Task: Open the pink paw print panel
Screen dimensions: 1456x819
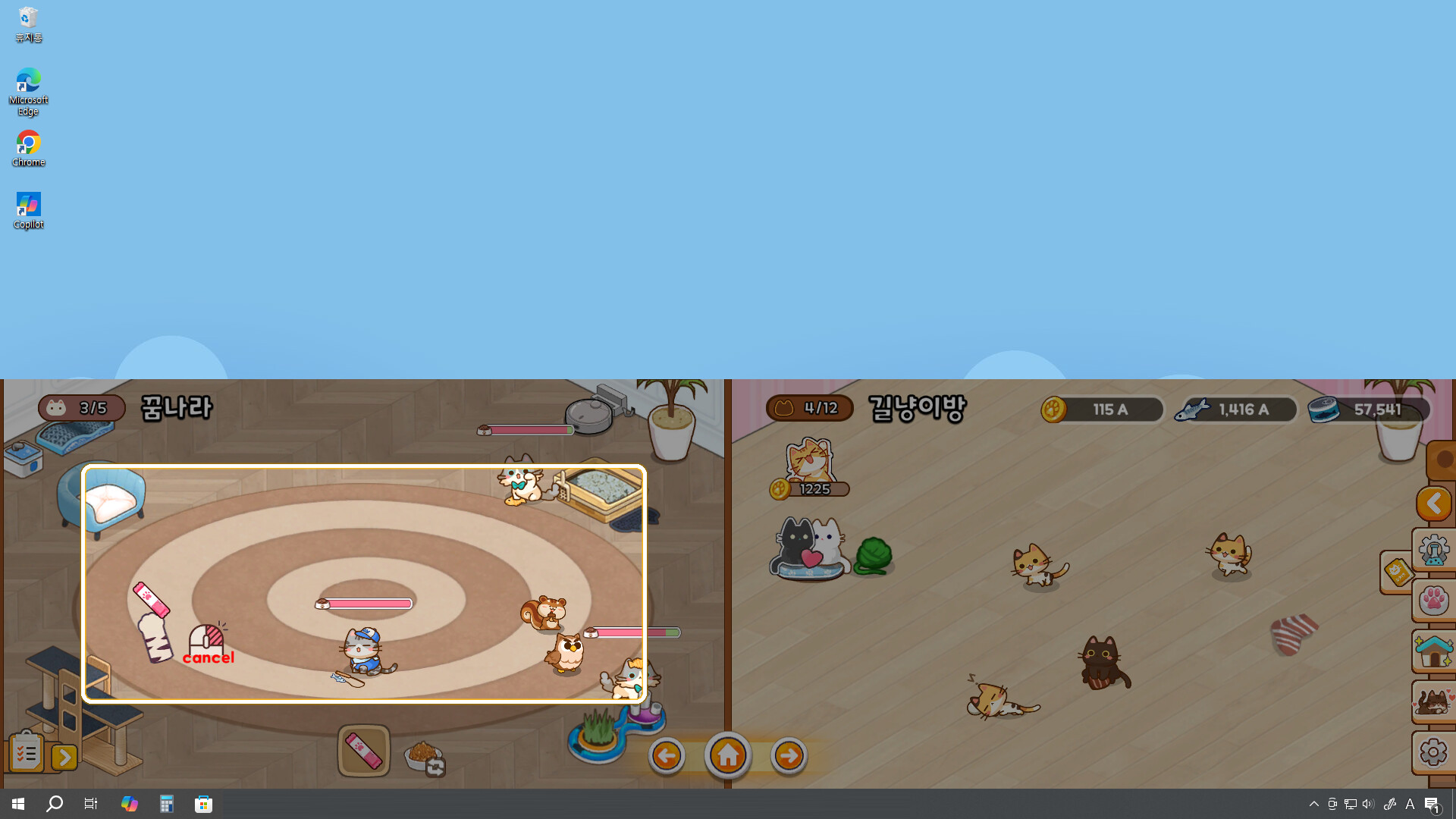Action: pos(1434,600)
